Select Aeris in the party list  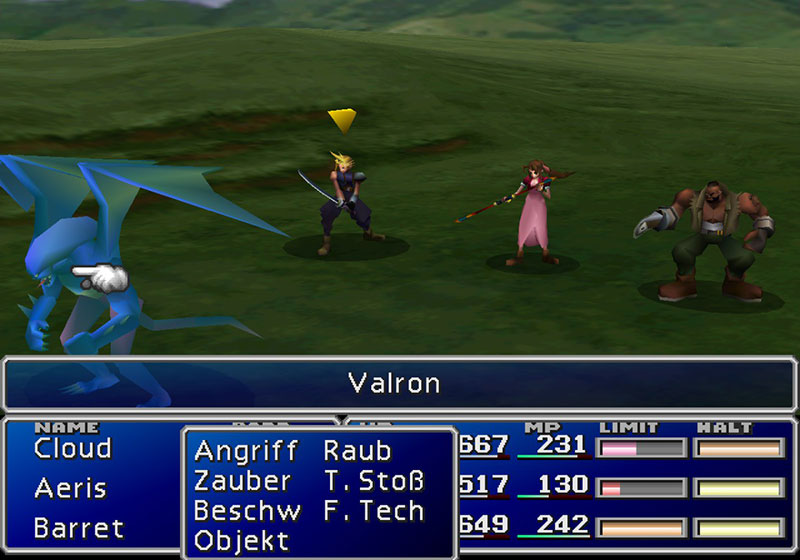point(70,489)
